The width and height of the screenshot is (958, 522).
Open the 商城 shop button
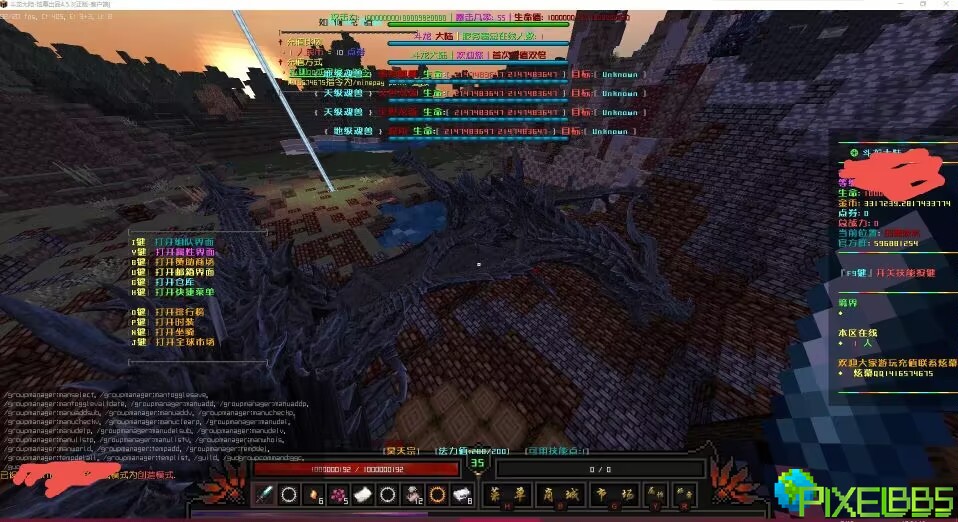click(557, 492)
